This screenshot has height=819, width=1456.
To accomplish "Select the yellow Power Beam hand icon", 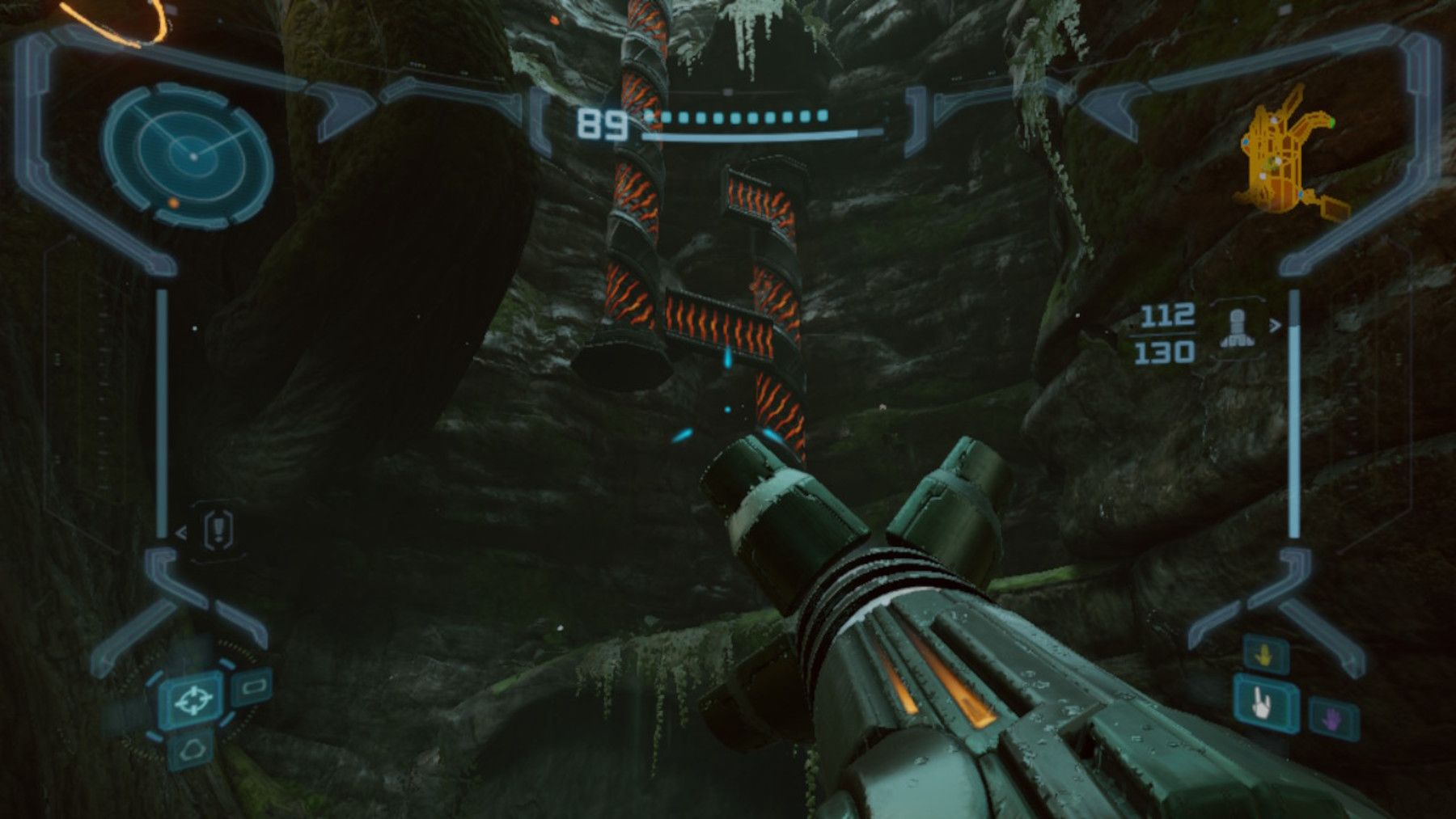I will [x=1264, y=654].
